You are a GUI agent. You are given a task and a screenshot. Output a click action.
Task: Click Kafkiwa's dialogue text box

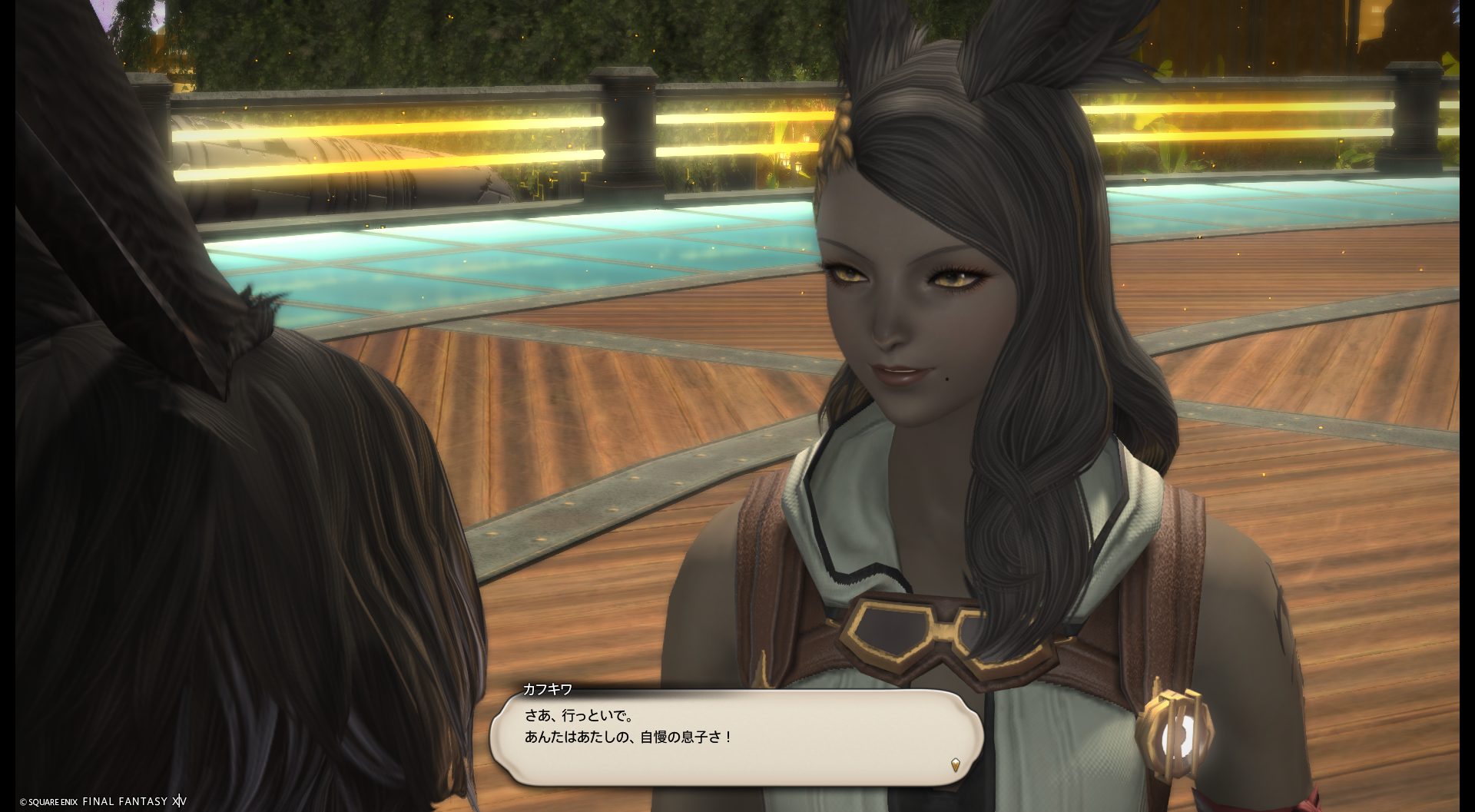pos(736,737)
